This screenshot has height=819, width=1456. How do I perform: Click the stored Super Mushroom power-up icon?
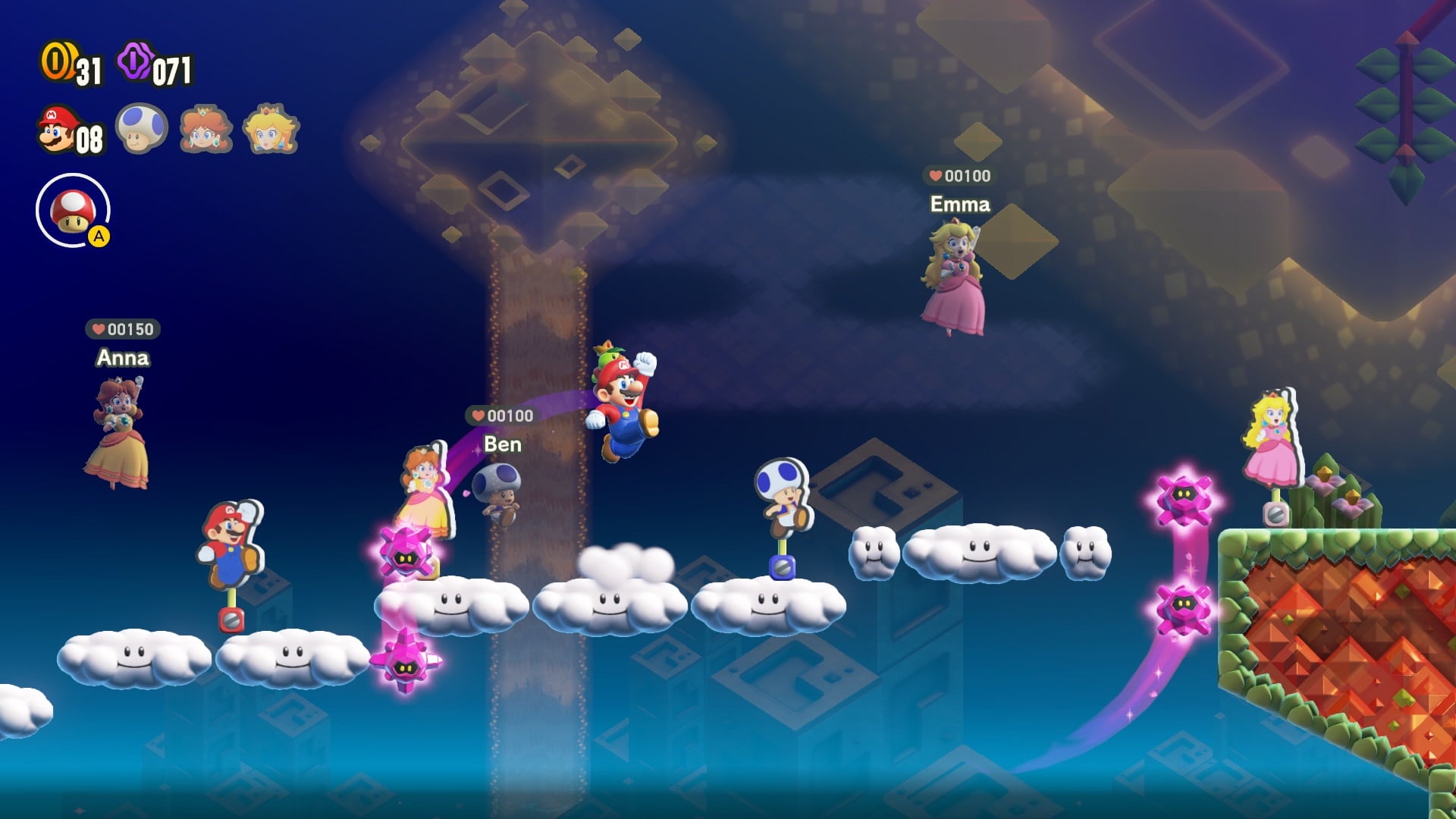point(73,212)
